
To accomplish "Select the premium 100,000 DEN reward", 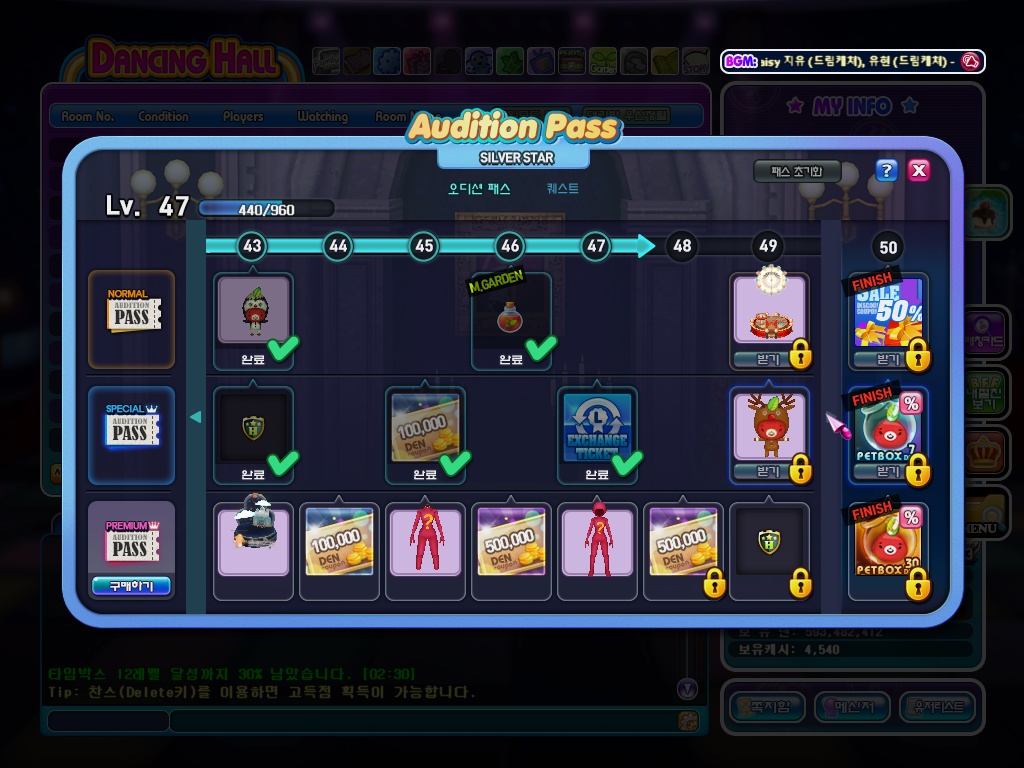I will tap(339, 541).
